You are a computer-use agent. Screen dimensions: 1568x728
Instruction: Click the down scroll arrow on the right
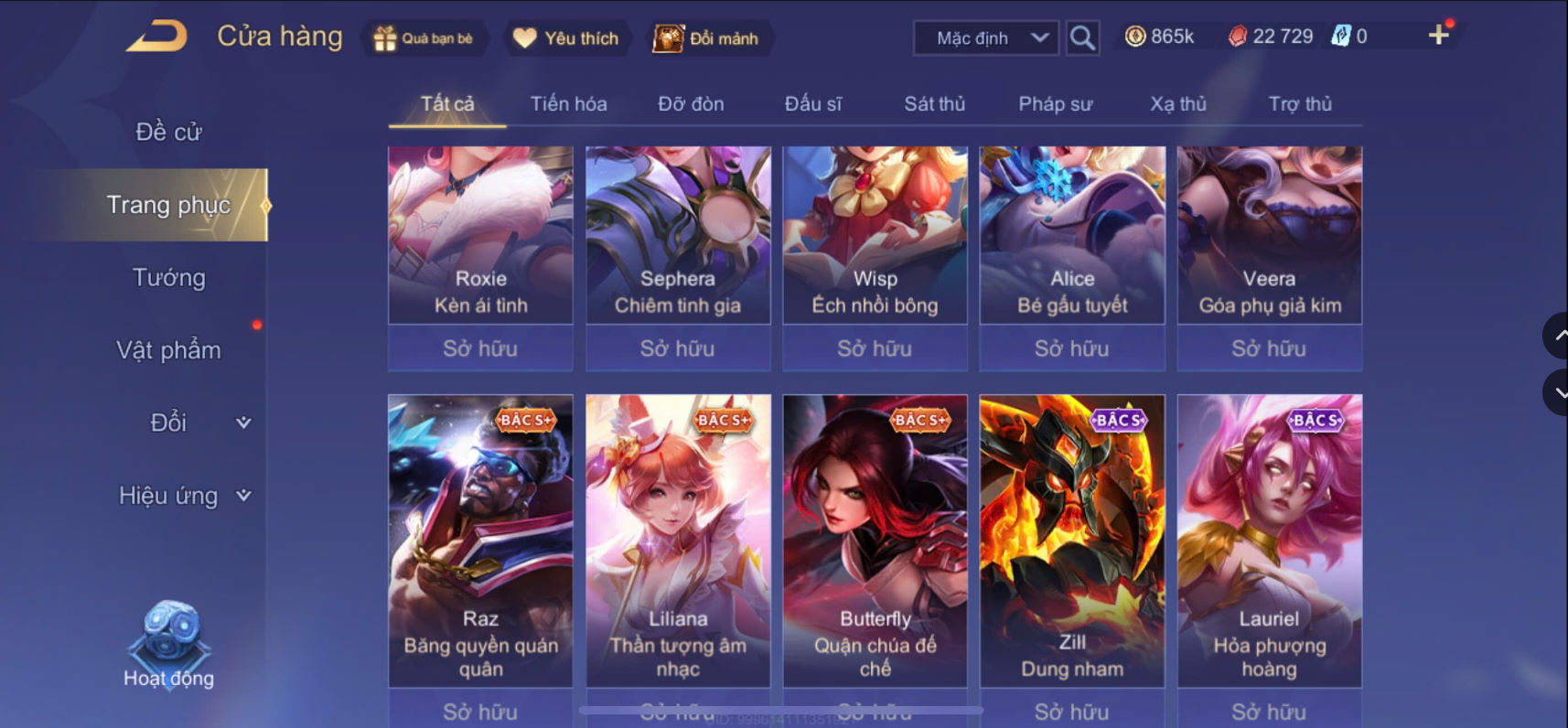pos(1558,393)
